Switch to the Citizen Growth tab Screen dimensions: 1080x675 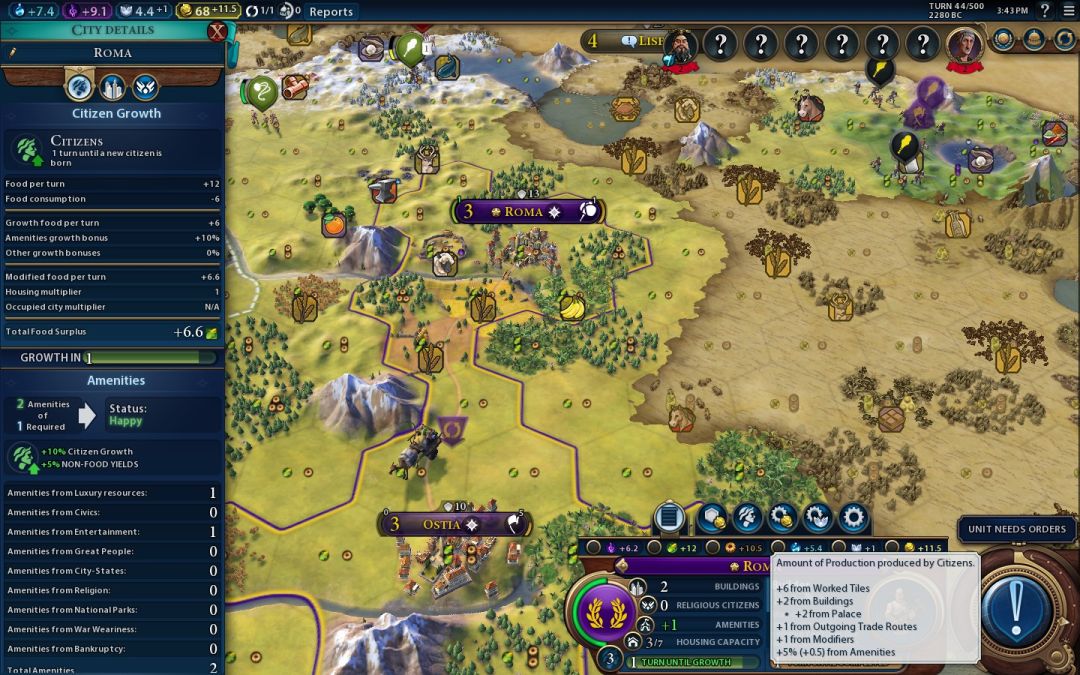(80, 87)
